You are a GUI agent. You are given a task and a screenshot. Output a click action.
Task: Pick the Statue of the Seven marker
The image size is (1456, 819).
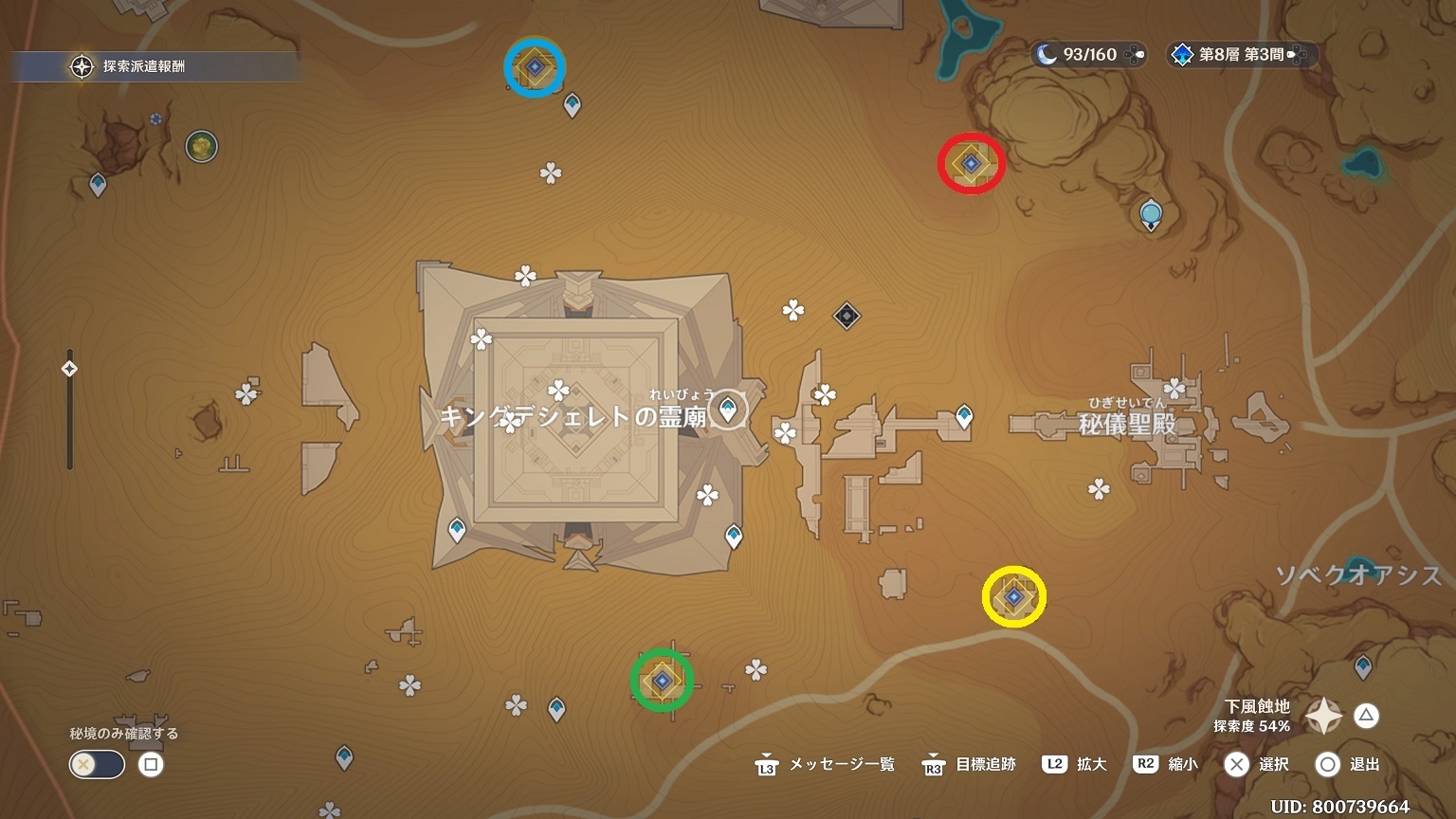point(1151,214)
